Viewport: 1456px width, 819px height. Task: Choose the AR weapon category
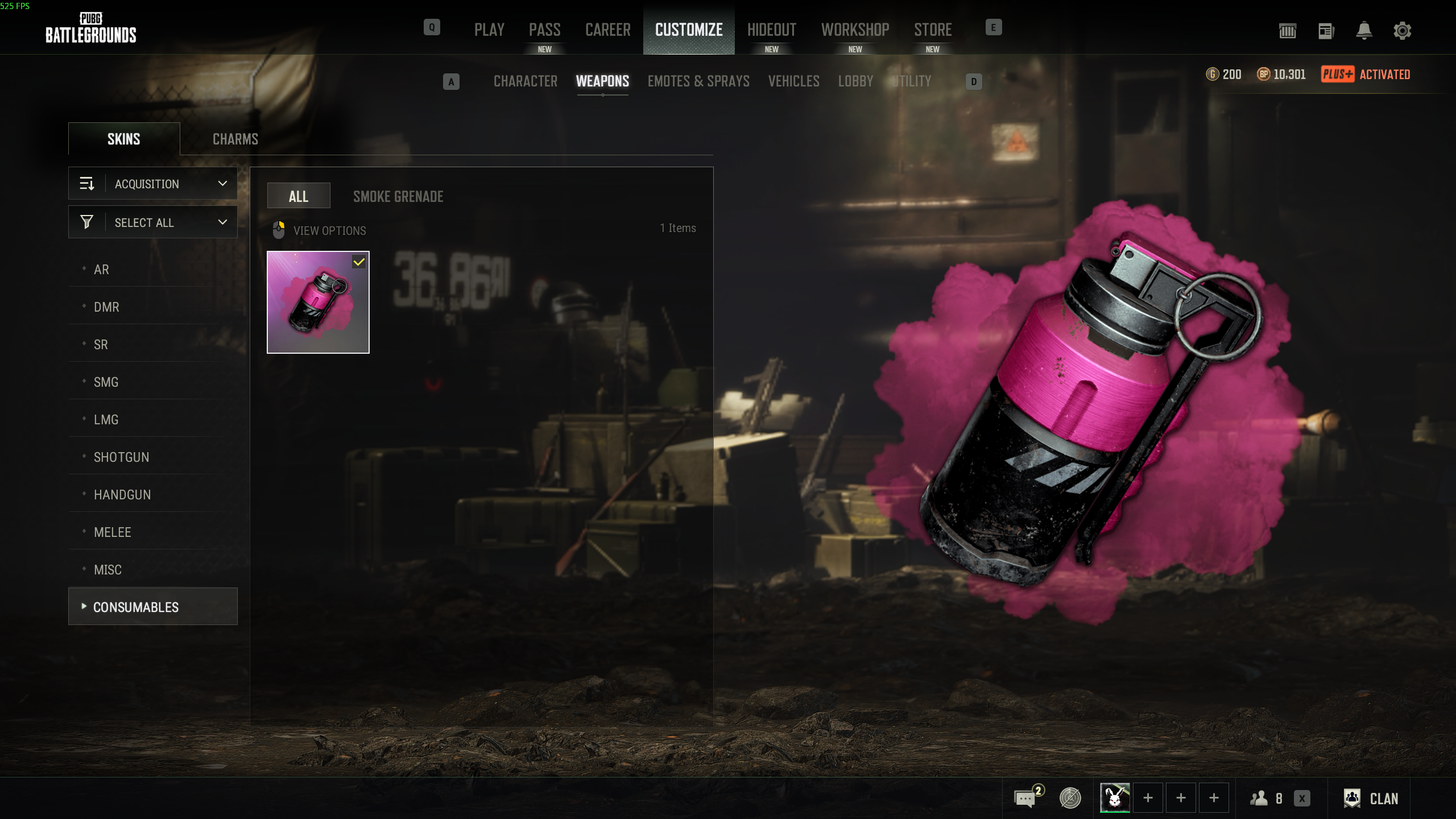pyautogui.click(x=101, y=270)
